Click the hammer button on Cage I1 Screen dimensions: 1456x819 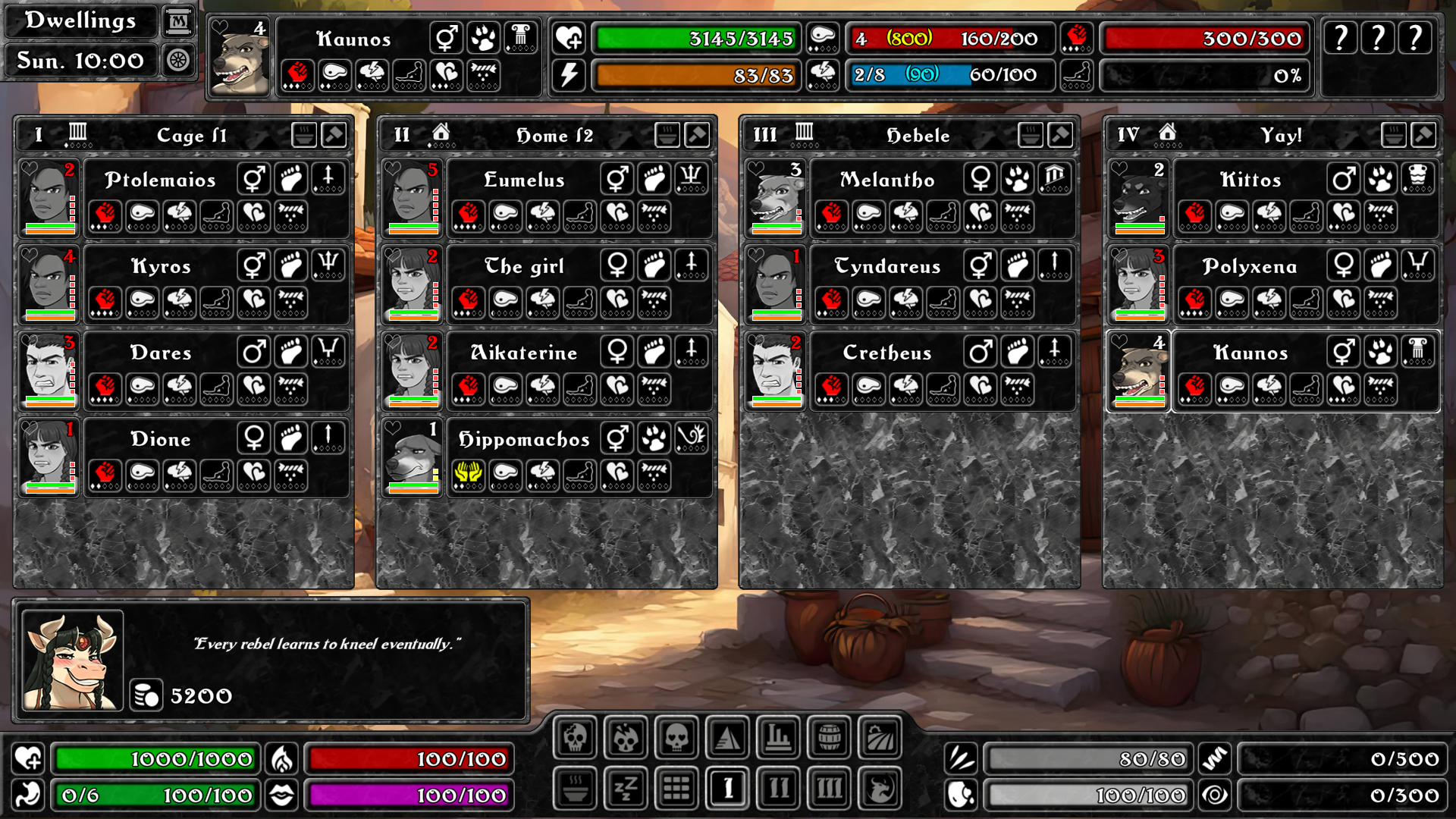[x=334, y=135]
